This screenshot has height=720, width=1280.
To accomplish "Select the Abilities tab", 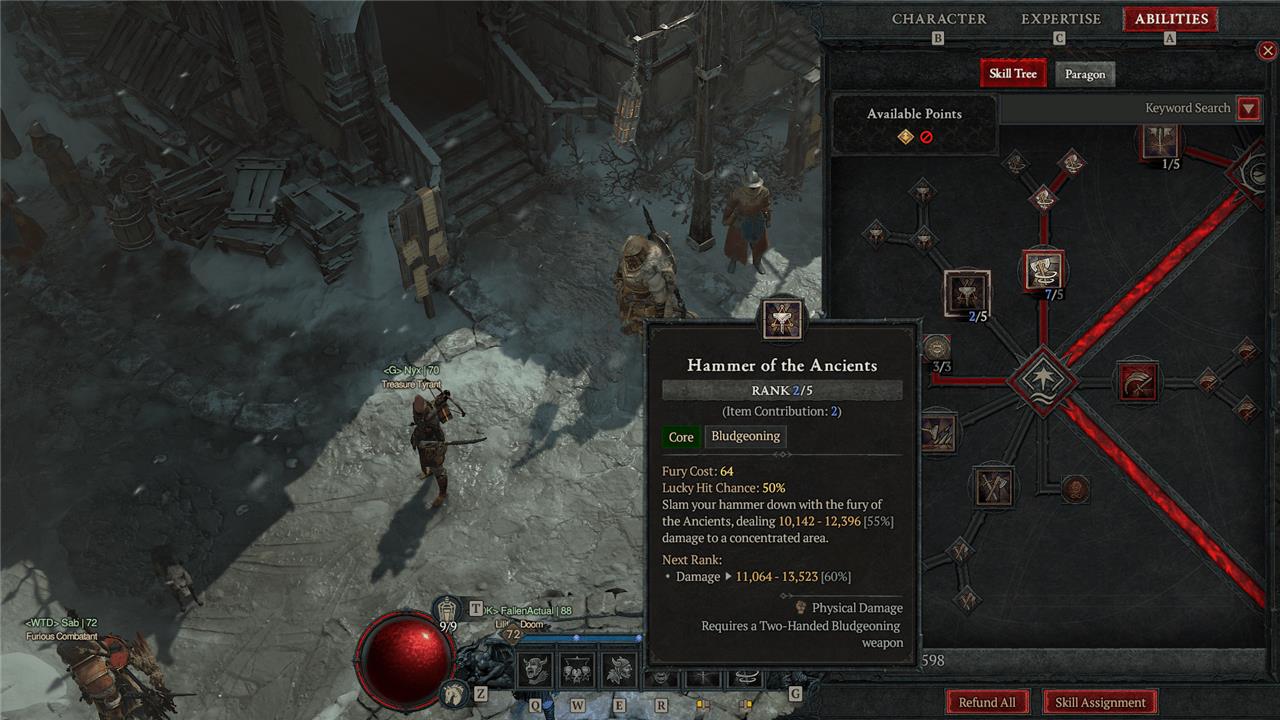I will (1170, 19).
